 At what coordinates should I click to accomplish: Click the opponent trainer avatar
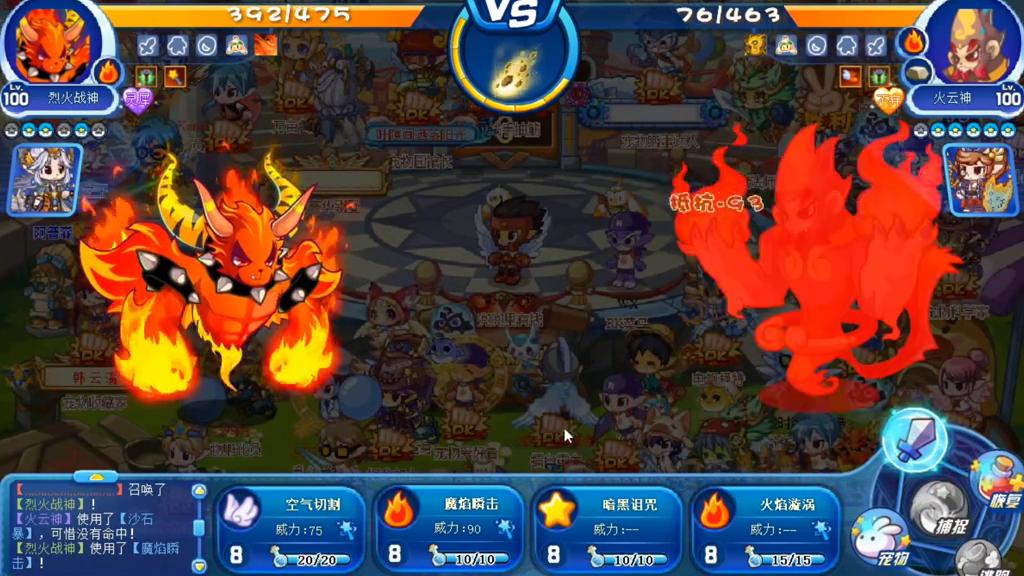(x=980, y=178)
